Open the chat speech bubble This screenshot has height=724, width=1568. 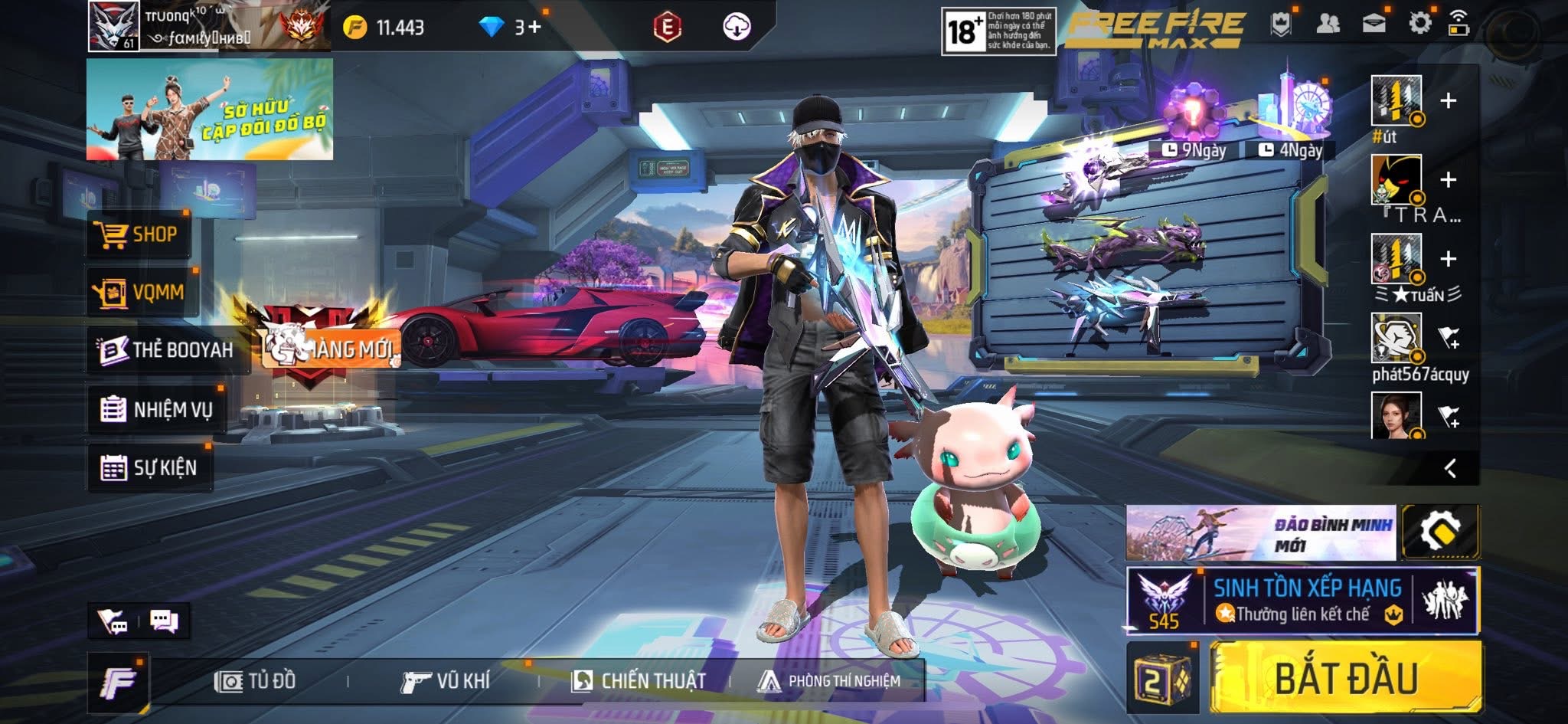tap(164, 621)
